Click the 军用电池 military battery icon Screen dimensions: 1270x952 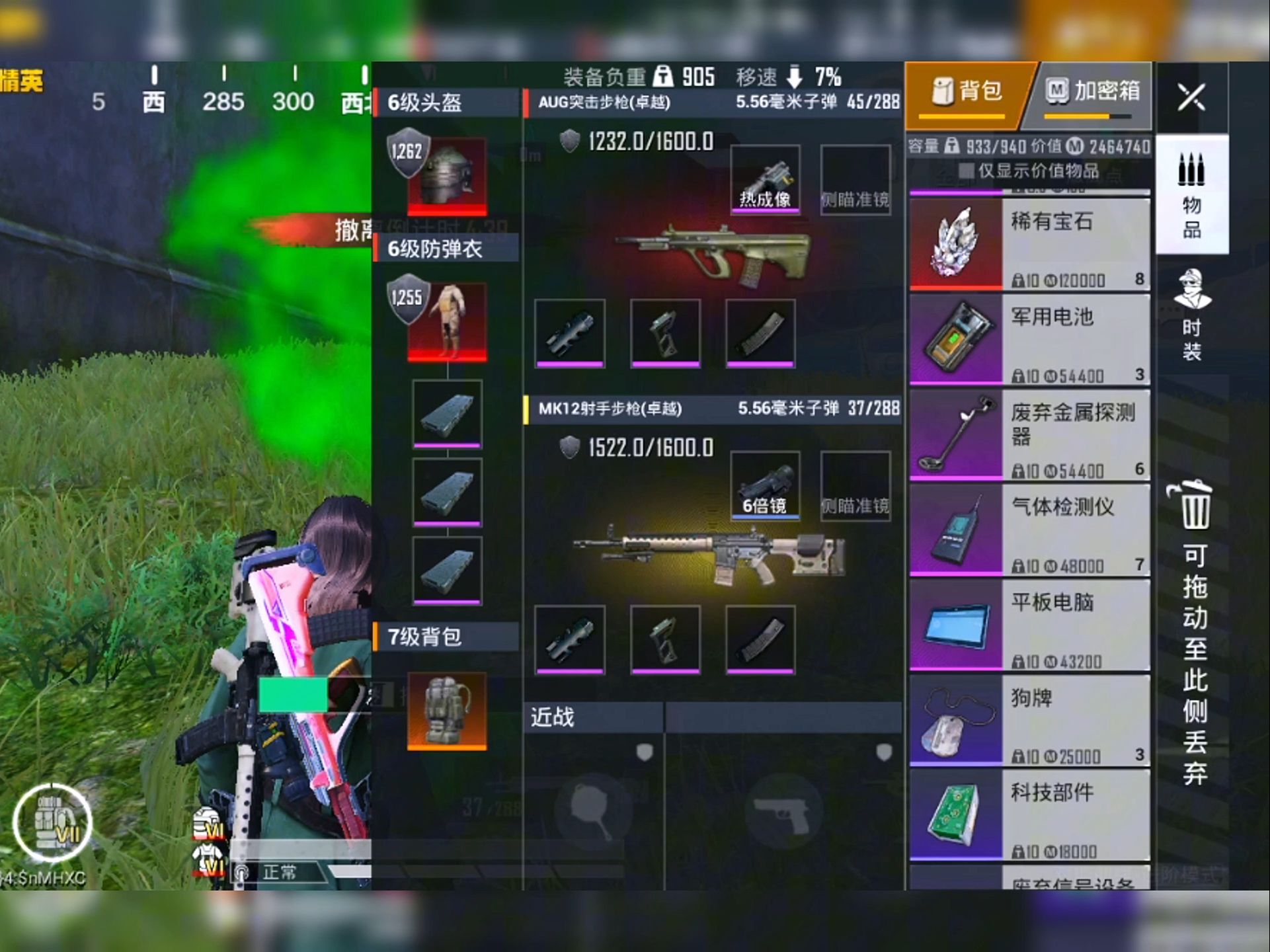955,338
